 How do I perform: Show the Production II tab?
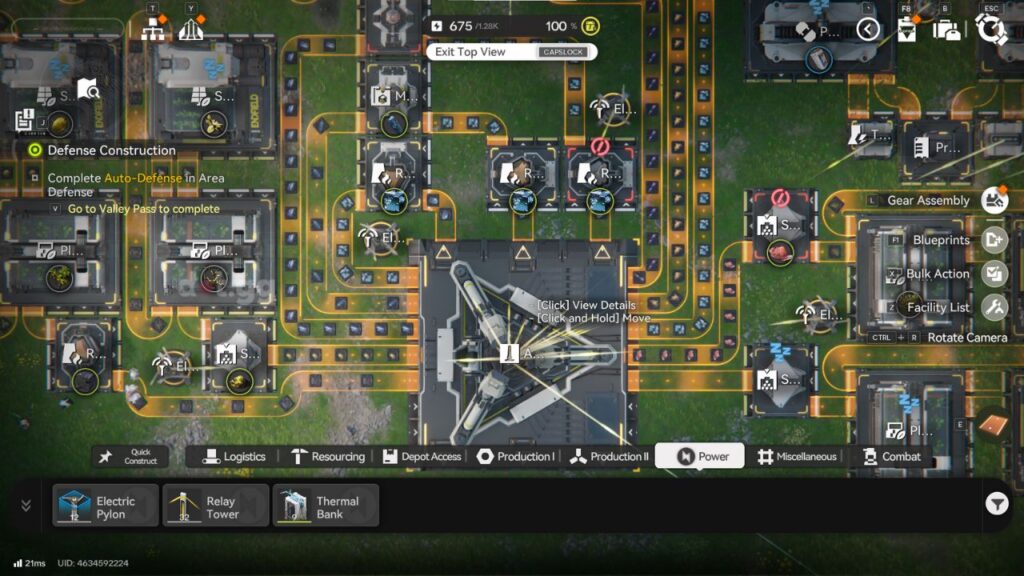point(609,457)
